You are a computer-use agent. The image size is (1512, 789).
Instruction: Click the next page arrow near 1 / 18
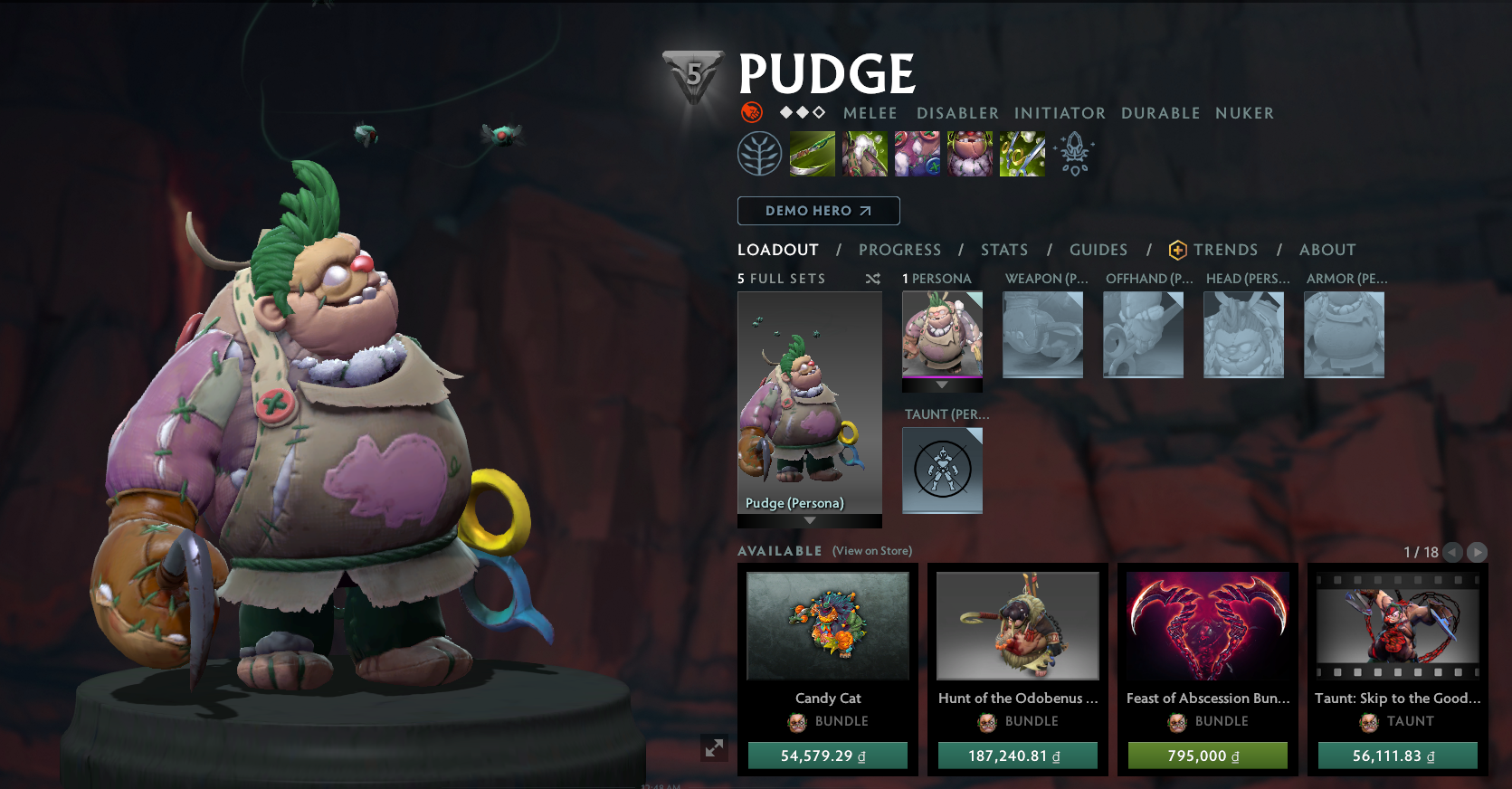click(1478, 552)
